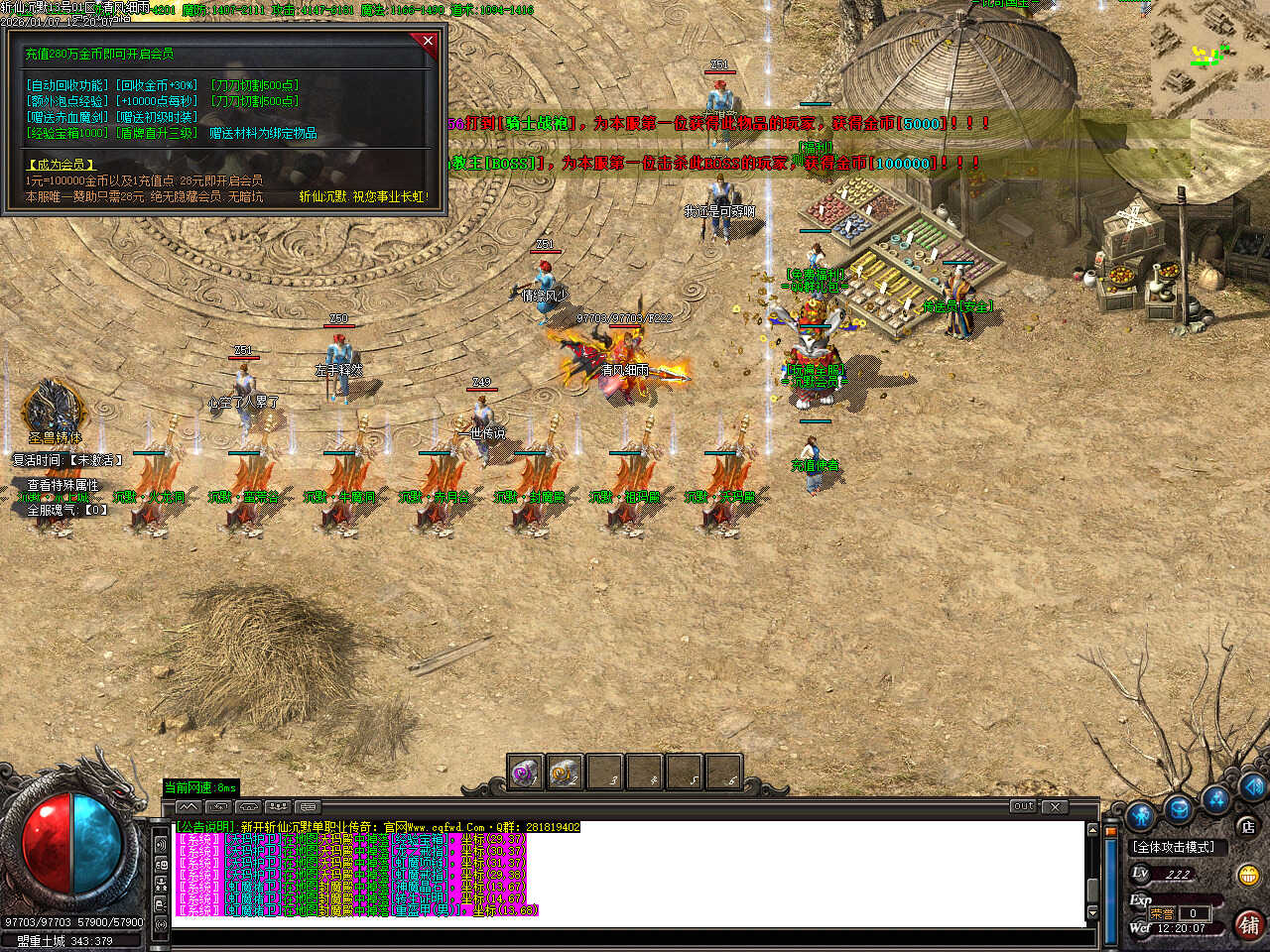Image resolution: width=1270 pixels, height=952 pixels.
Task: Focus the chat text input field
Action: (x=625, y=936)
